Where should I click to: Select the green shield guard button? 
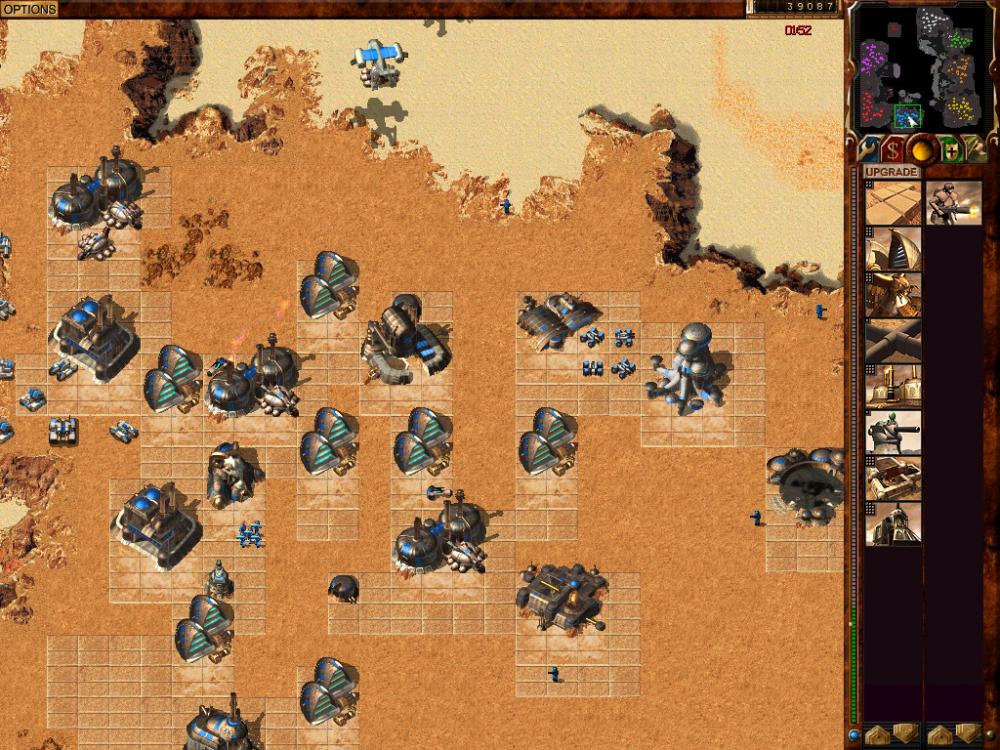pyautogui.click(x=949, y=150)
